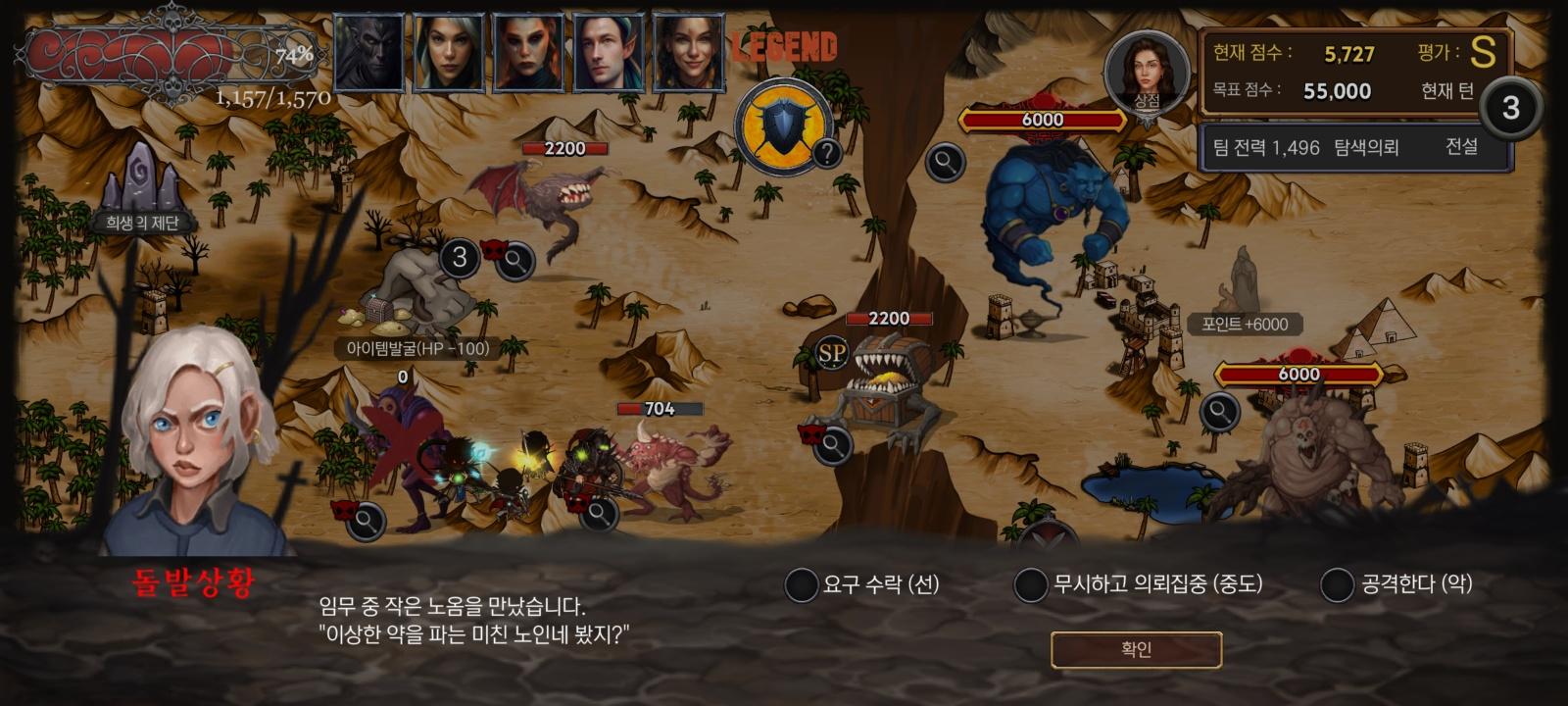The height and width of the screenshot is (706, 1568).
Task: Choose 무시하고 의뢰집중 (중도) option
Action: pos(1031,585)
